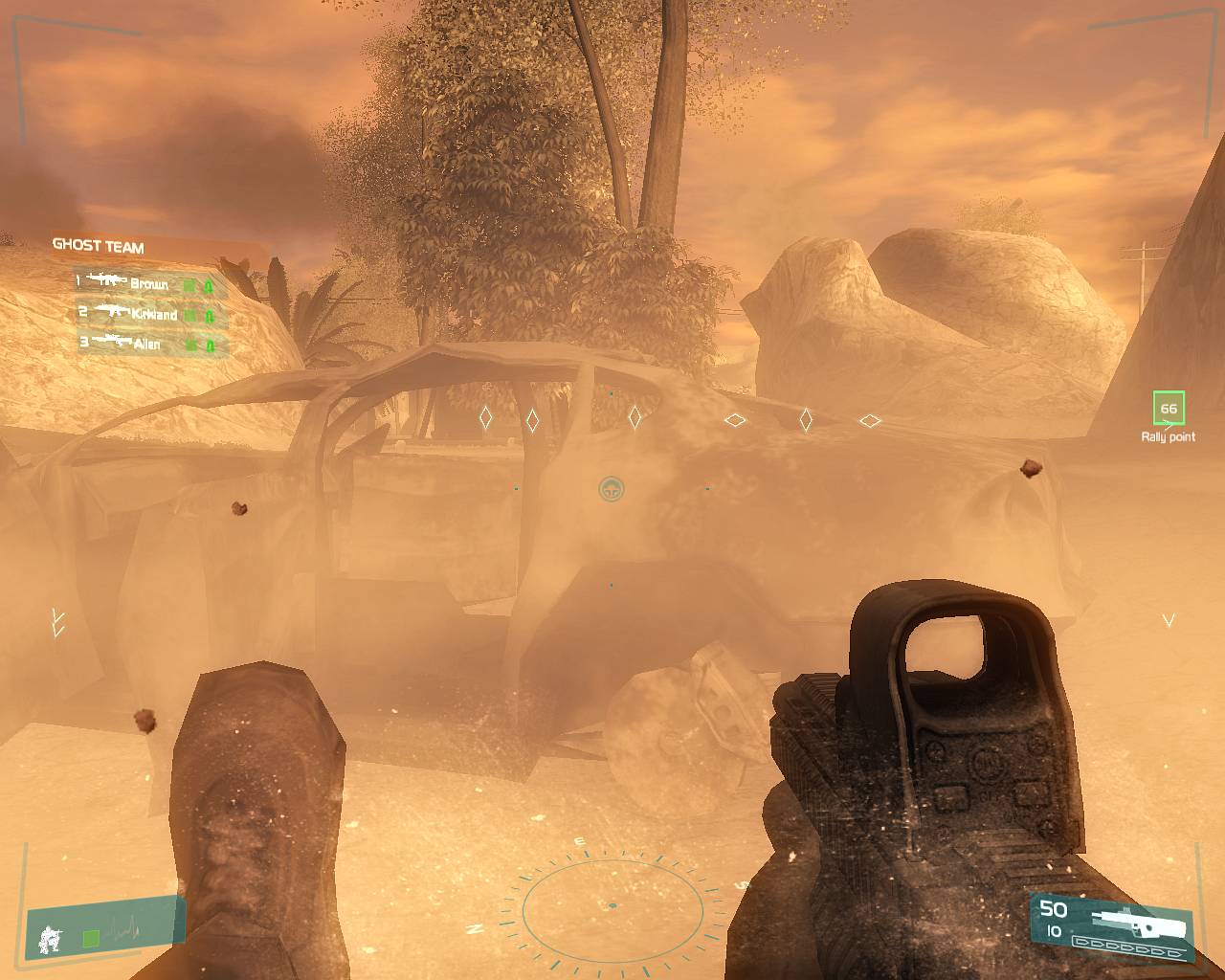1225x980 pixels.
Task: Click the circular compass radar
Action: click(612, 905)
